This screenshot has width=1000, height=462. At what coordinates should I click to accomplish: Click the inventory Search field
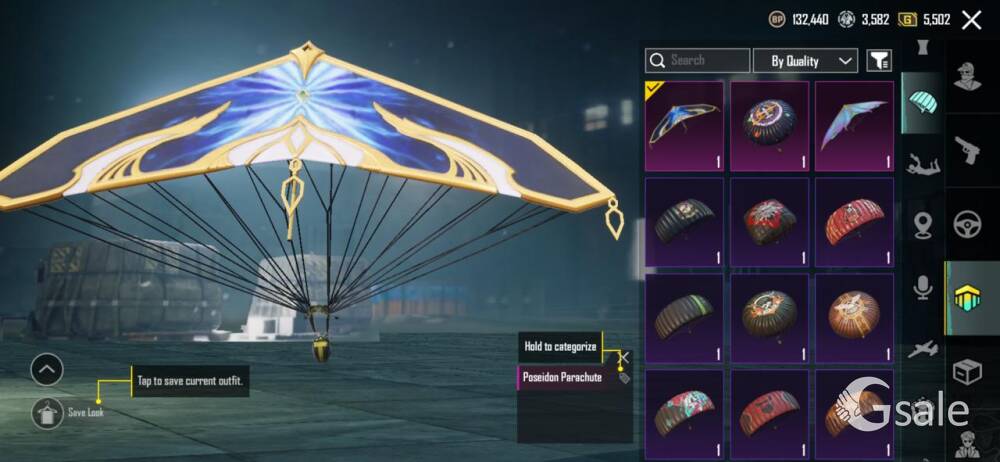[697, 61]
